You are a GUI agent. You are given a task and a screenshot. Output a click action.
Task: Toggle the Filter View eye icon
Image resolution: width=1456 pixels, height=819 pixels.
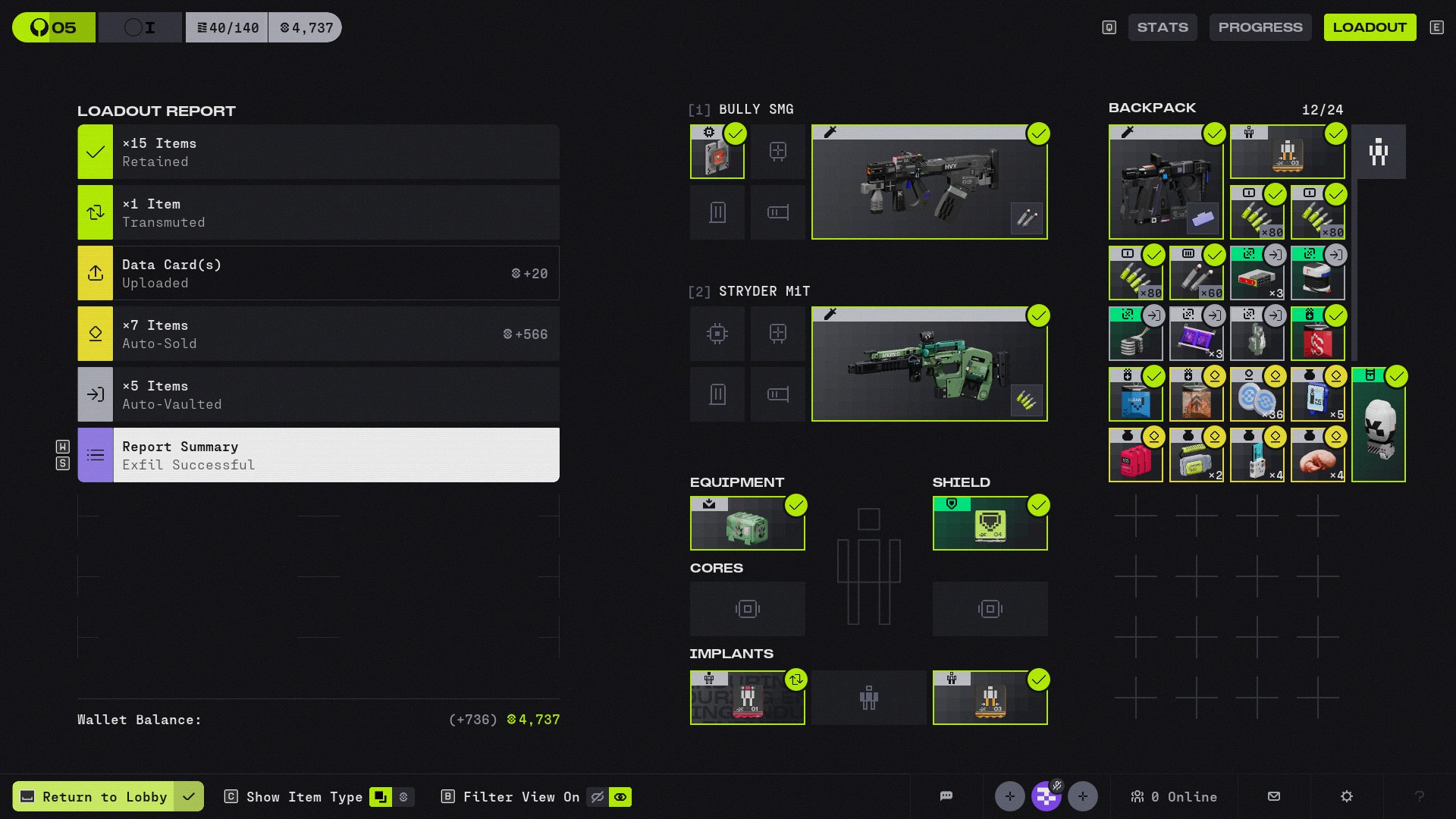point(620,796)
